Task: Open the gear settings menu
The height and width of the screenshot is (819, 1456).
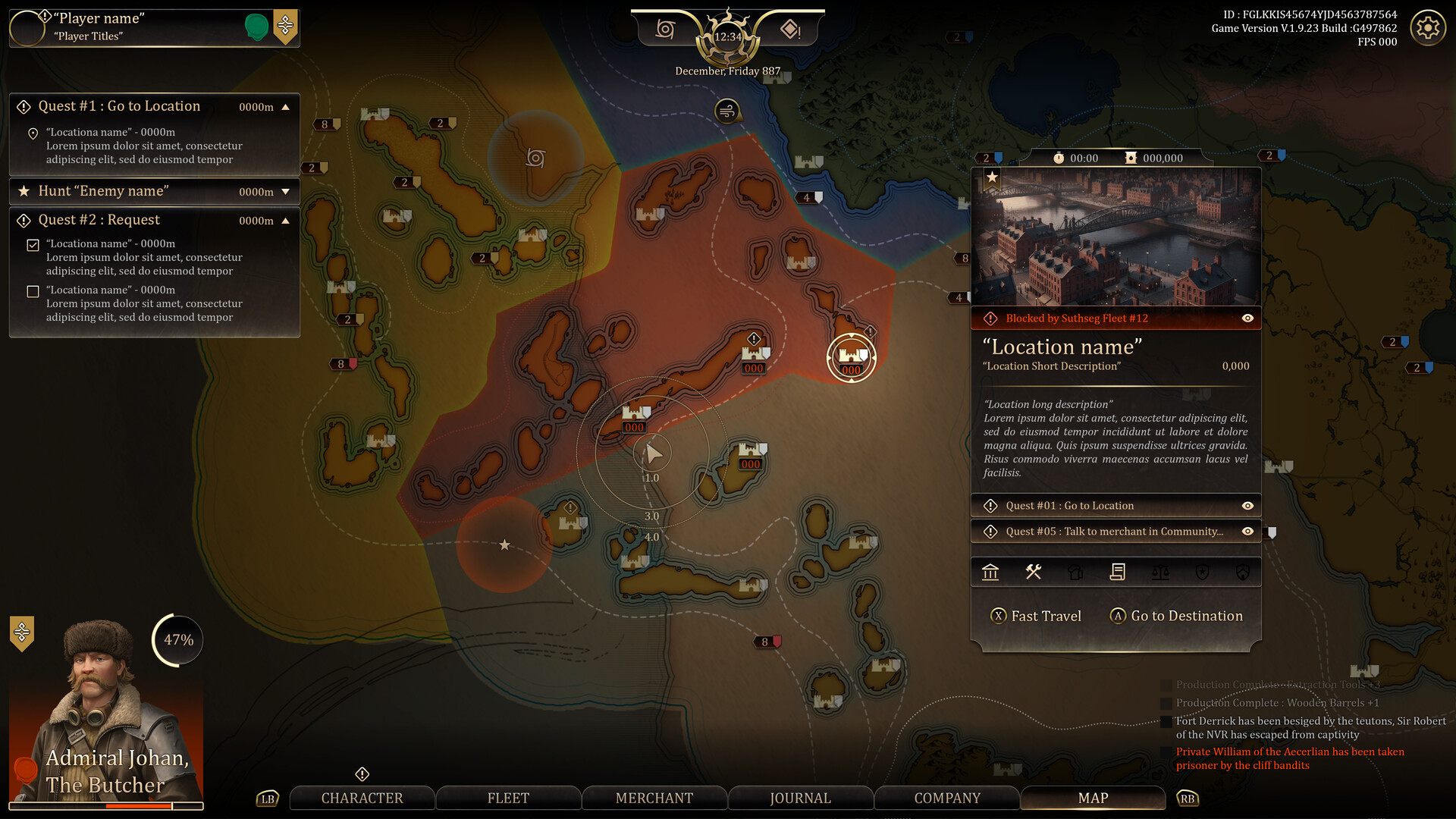Action: (1427, 28)
